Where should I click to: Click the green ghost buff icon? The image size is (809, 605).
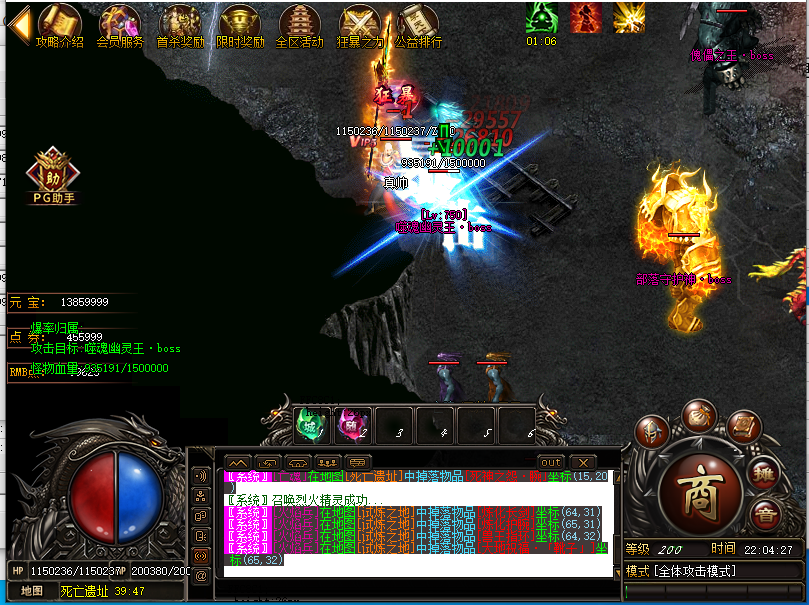(542, 17)
